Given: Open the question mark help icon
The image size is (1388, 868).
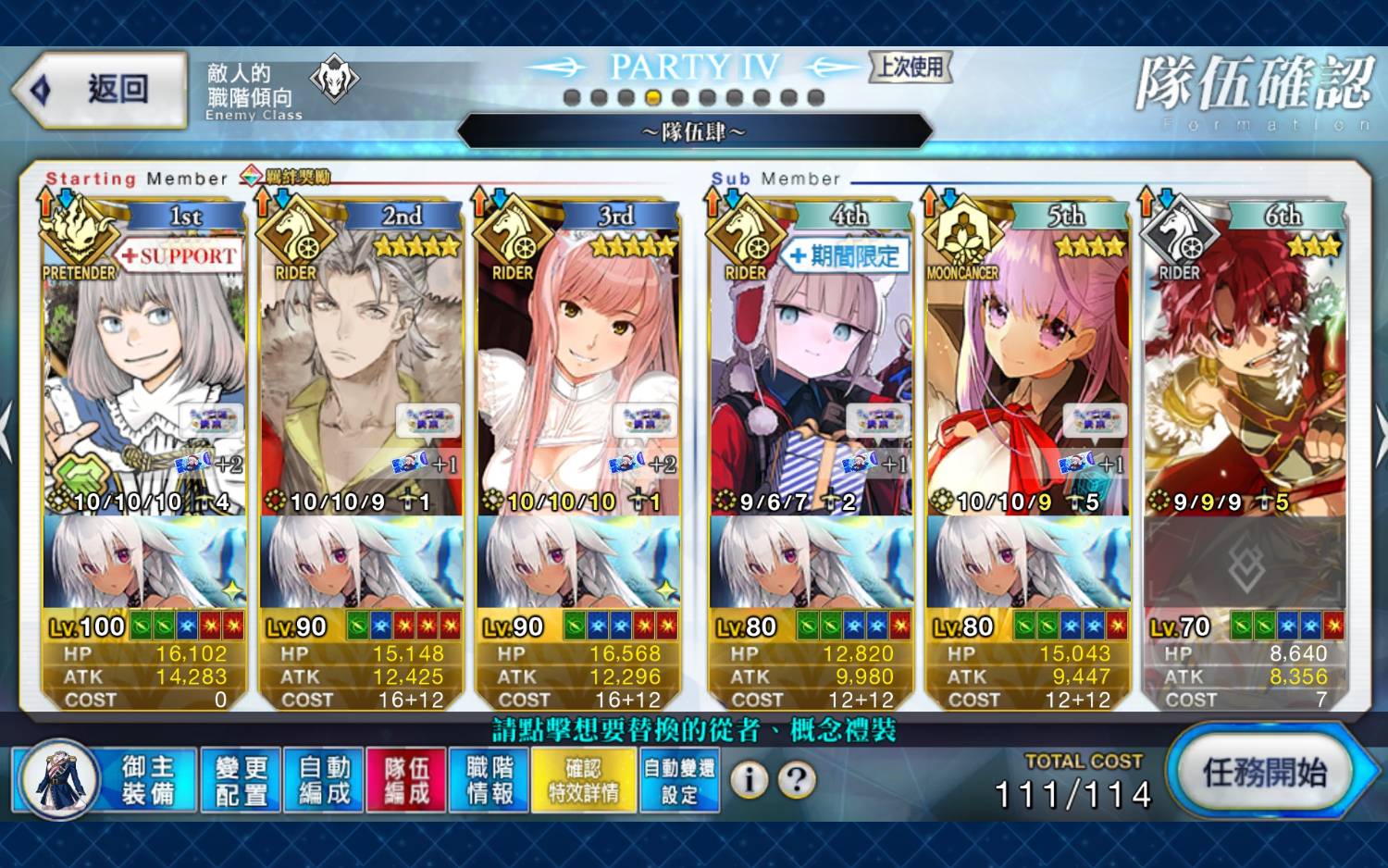Looking at the screenshot, I should click(x=796, y=780).
